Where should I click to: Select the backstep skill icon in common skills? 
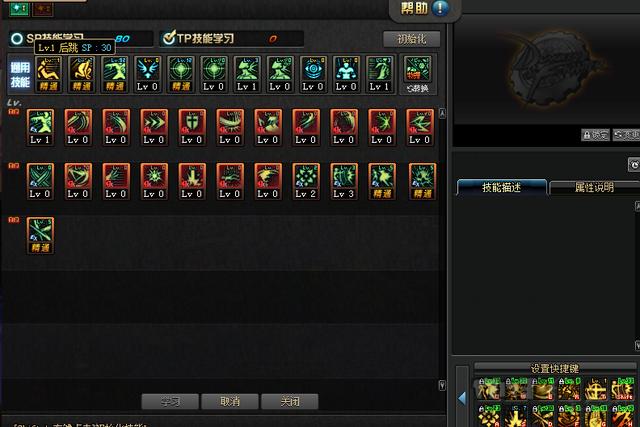pyautogui.click(x=49, y=74)
